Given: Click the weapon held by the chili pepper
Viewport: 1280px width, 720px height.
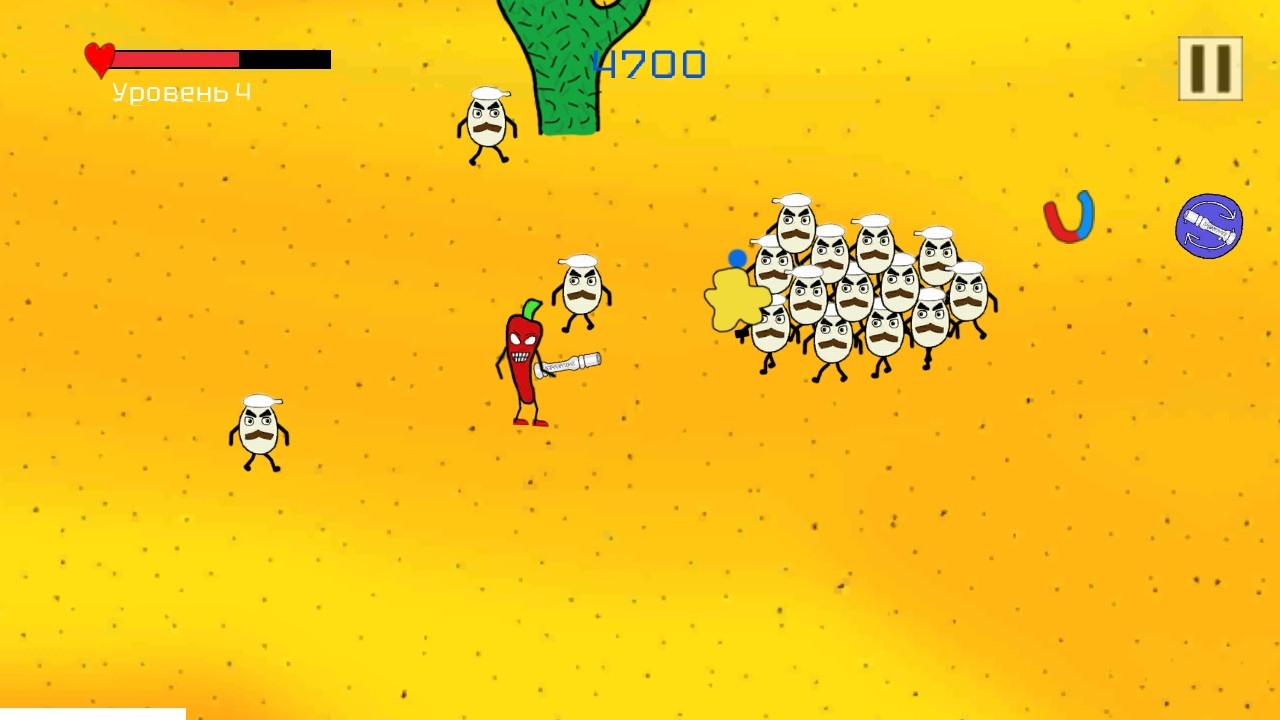Looking at the screenshot, I should (570, 362).
